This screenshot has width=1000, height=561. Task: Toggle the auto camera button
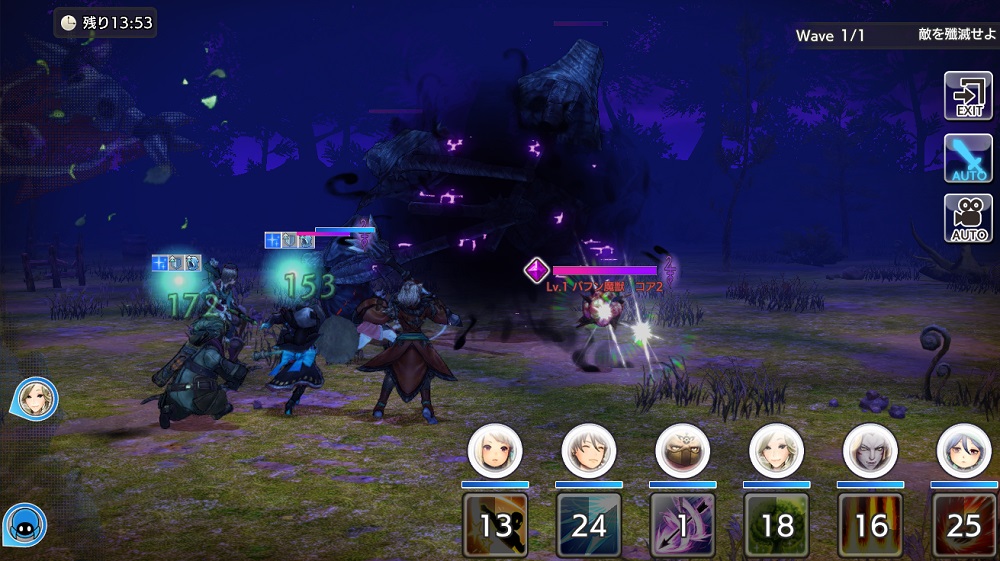968,218
